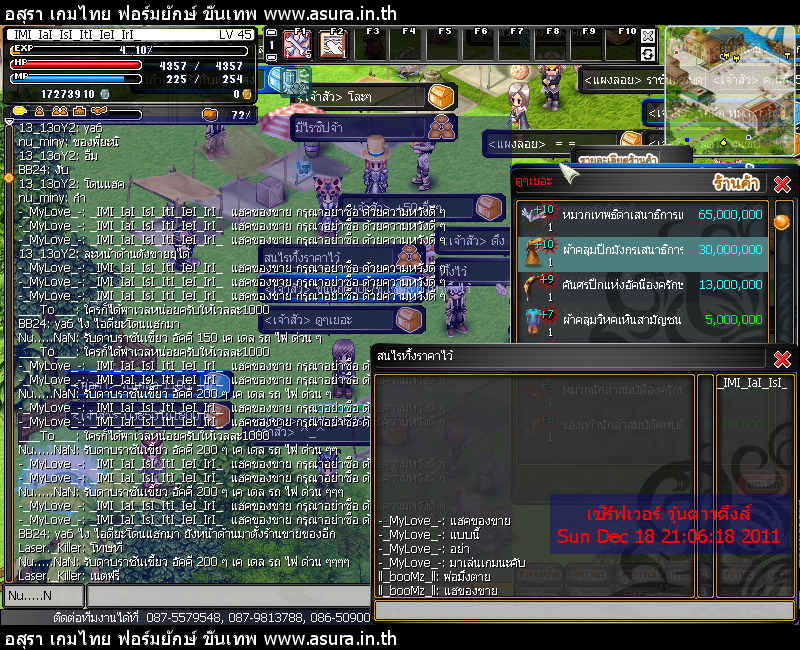Screen dimensions: 800x650
Task: Rotate the hotkey bar using the swap arrows
Action: pyautogui.click(x=648, y=53)
